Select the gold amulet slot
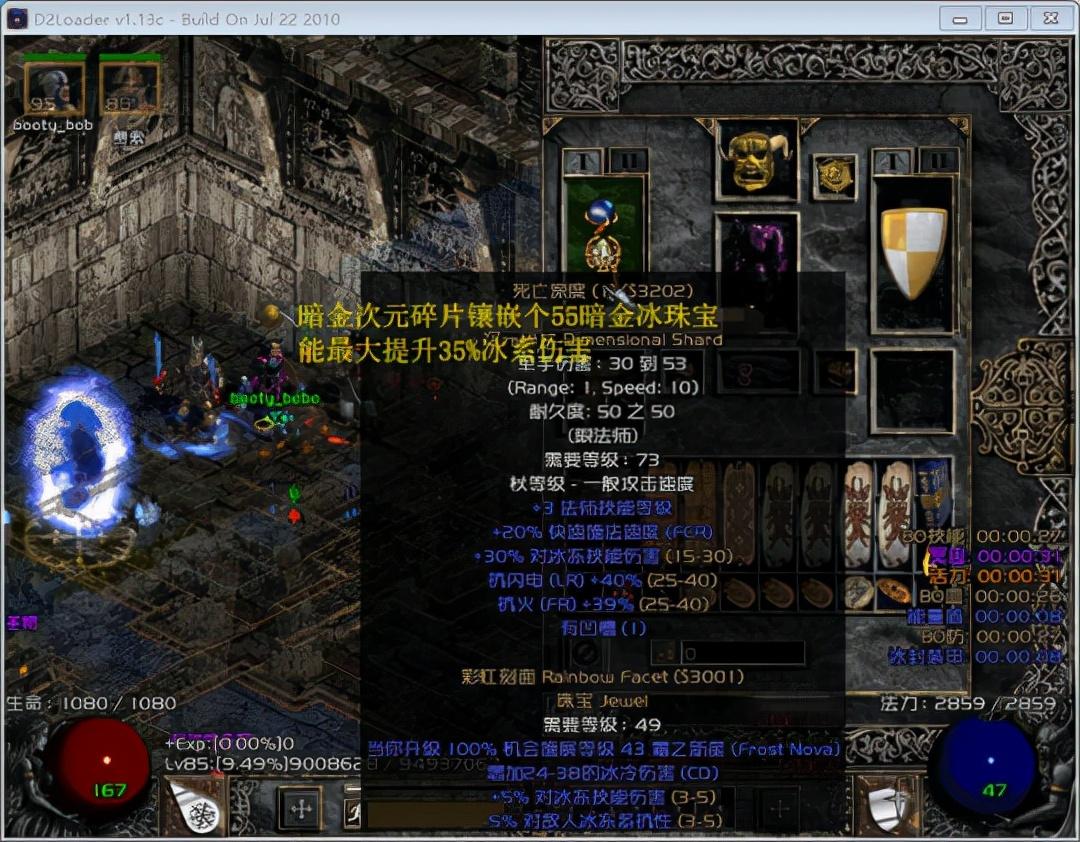1080x842 pixels. (x=833, y=176)
